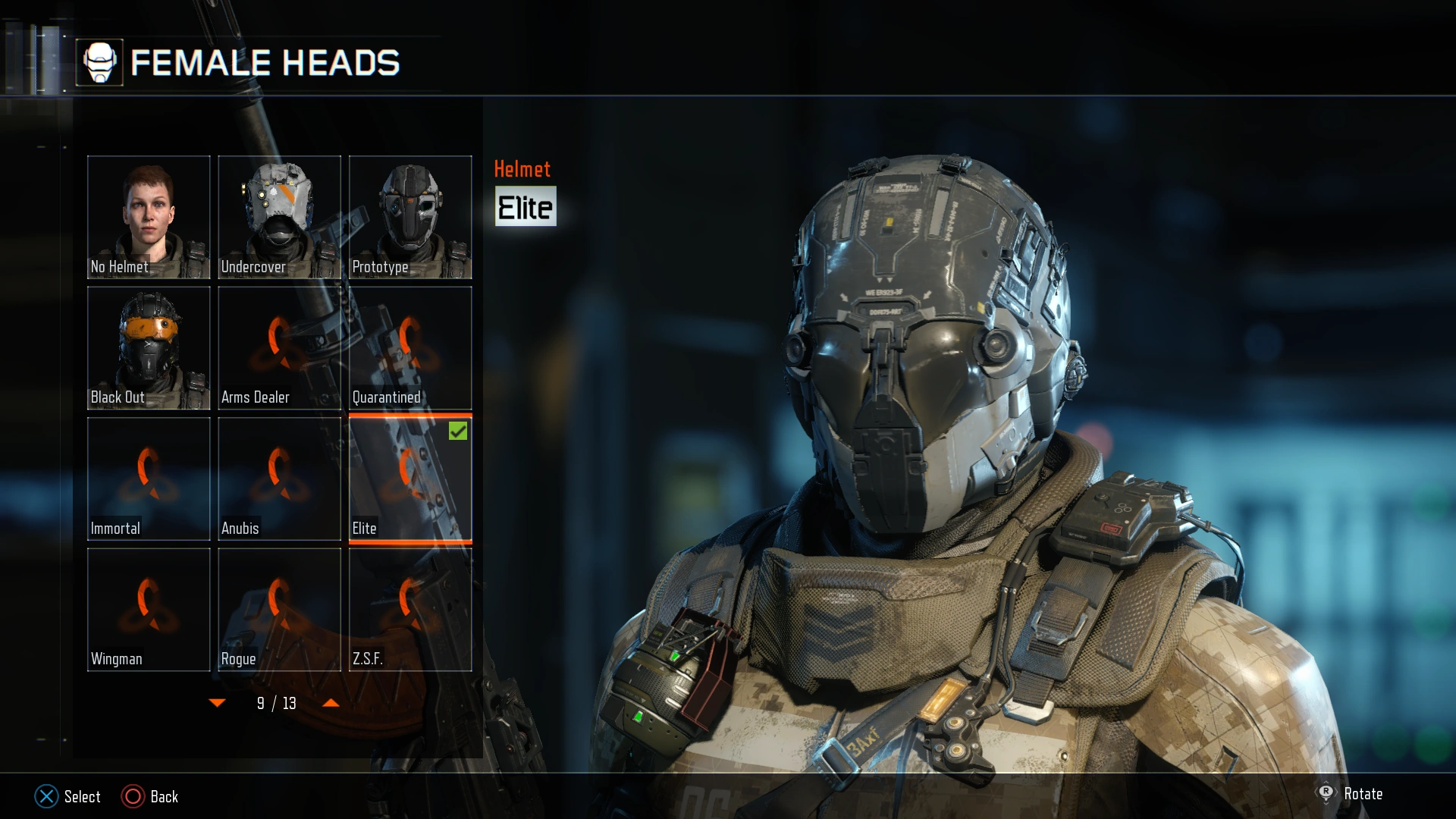Viewport: 1456px width, 819px height.
Task: Click the downward page arrow below the grid
Action: (x=218, y=703)
